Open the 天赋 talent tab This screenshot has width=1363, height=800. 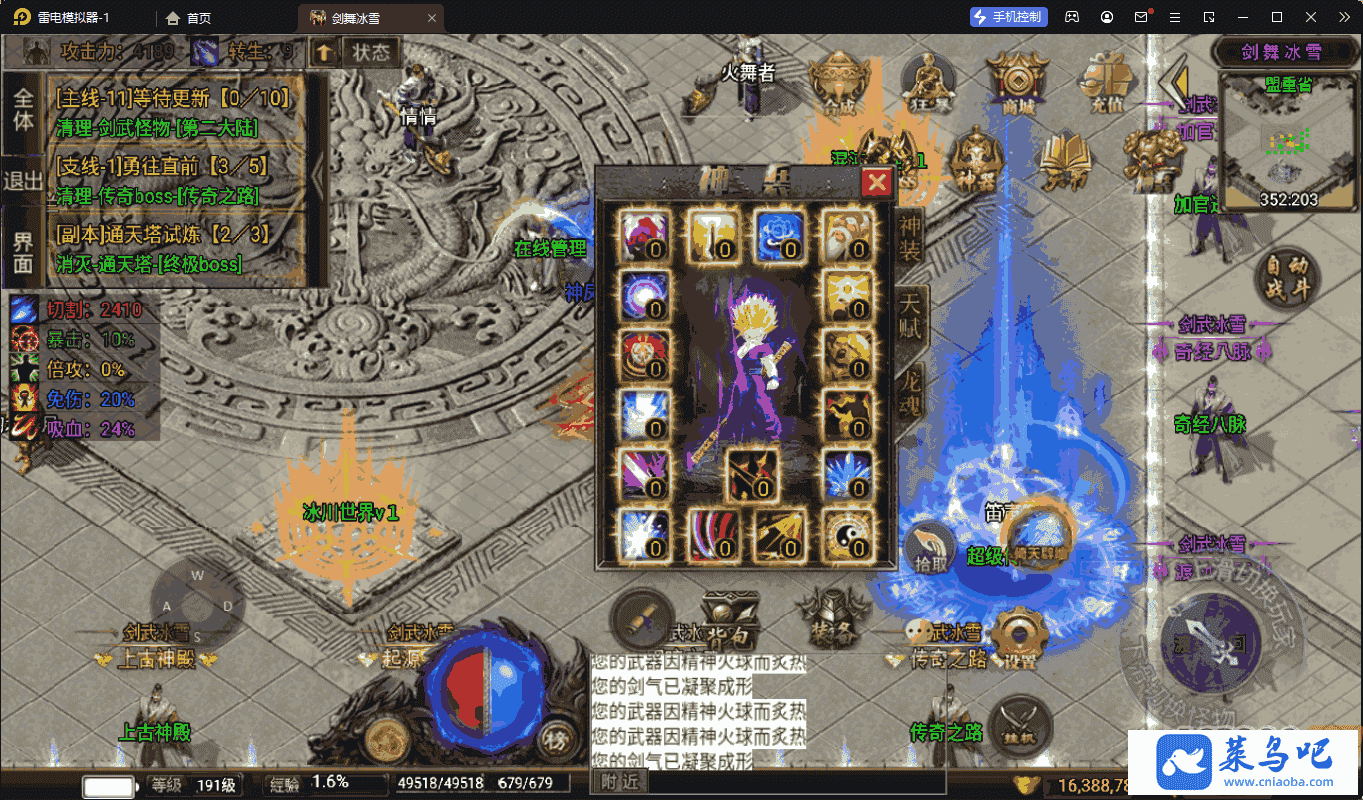(910, 316)
